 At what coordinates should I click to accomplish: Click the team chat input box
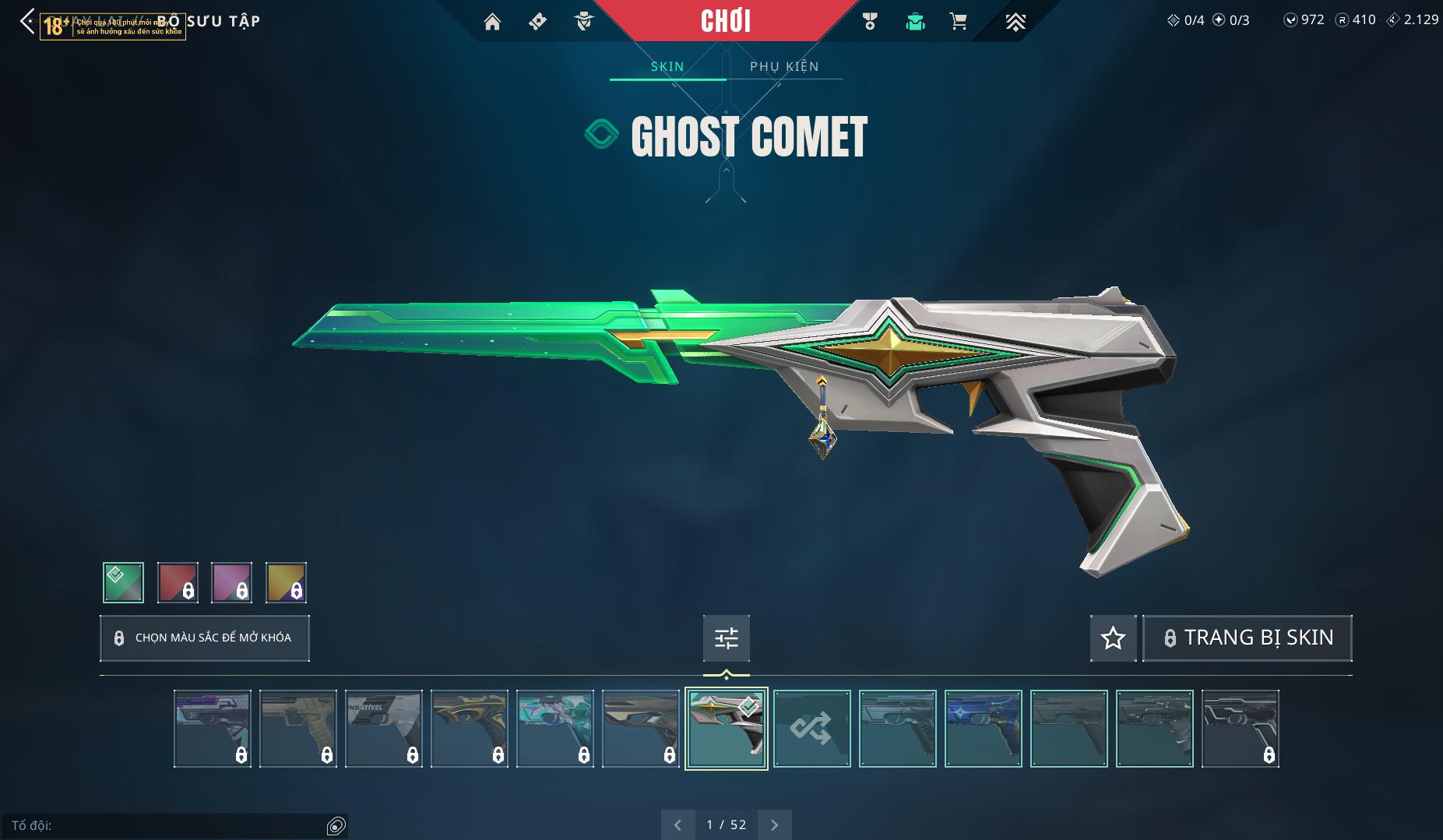(x=167, y=825)
